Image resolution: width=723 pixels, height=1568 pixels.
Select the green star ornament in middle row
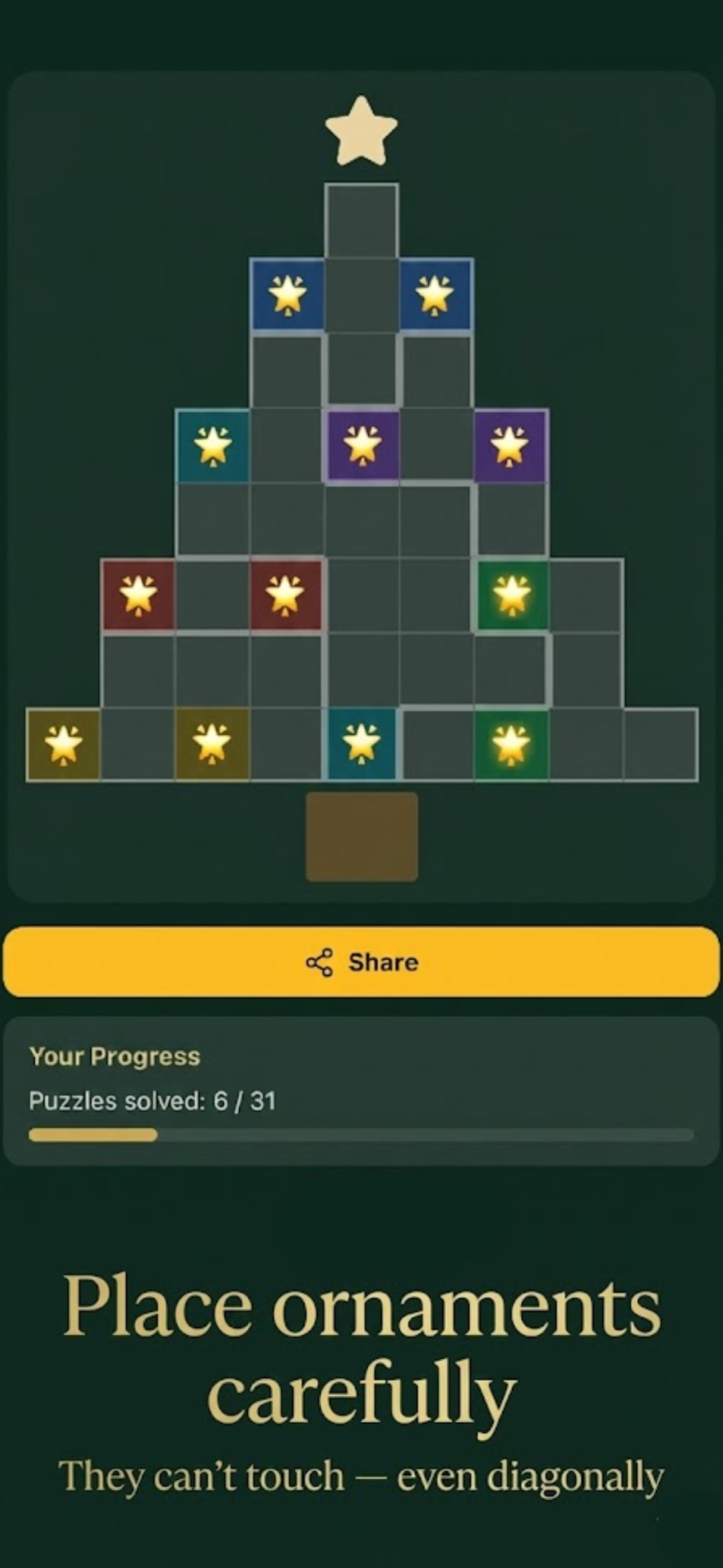point(511,596)
